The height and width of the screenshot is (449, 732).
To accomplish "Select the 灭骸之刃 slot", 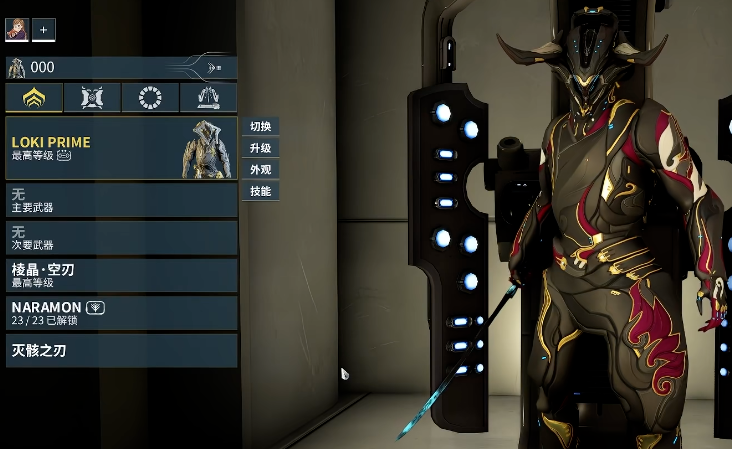I will pos(121,350).
